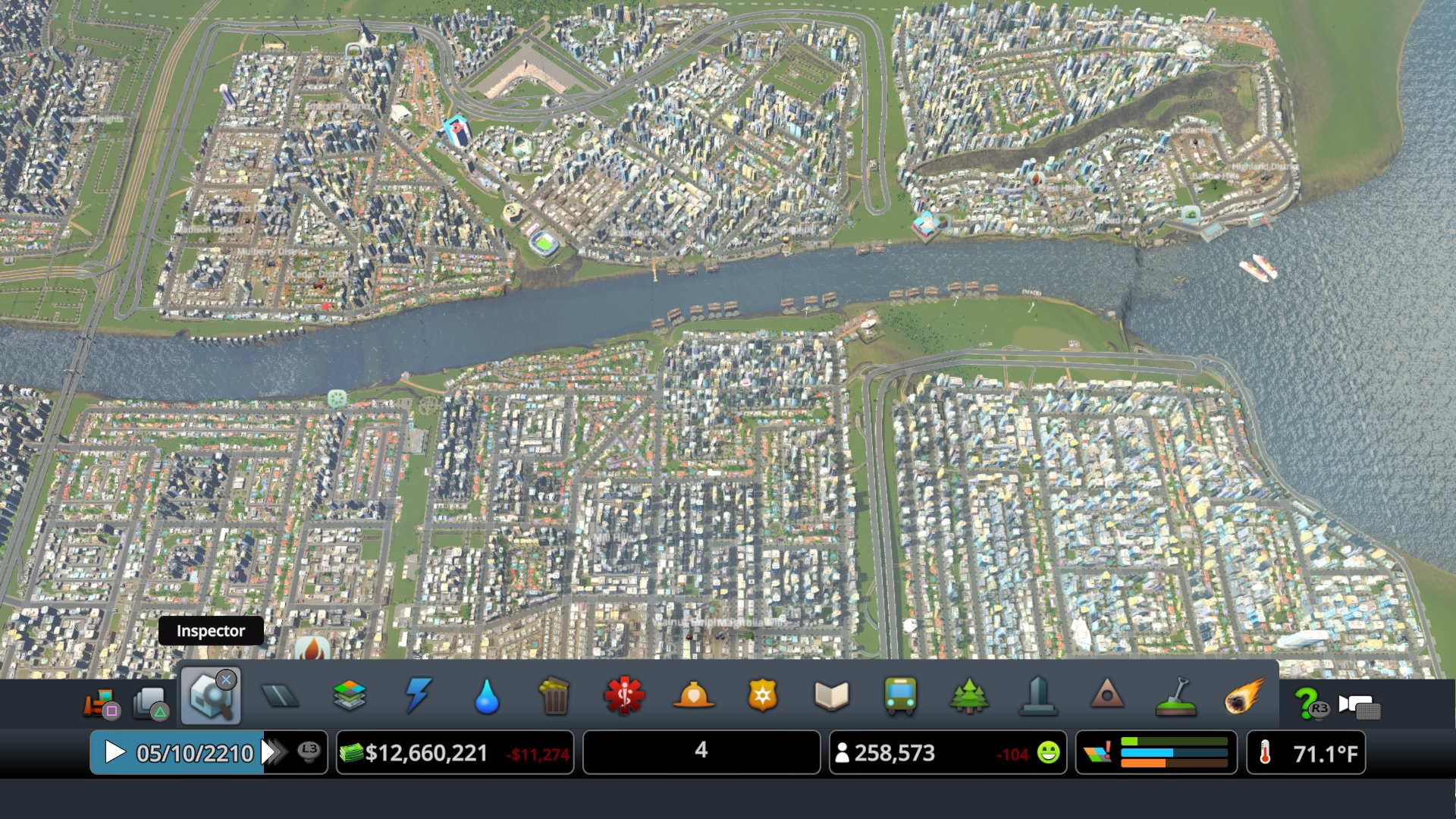Open the Garbage services trash icon
The height and width of the screenshot is (819, 1456).
[554, 698]
